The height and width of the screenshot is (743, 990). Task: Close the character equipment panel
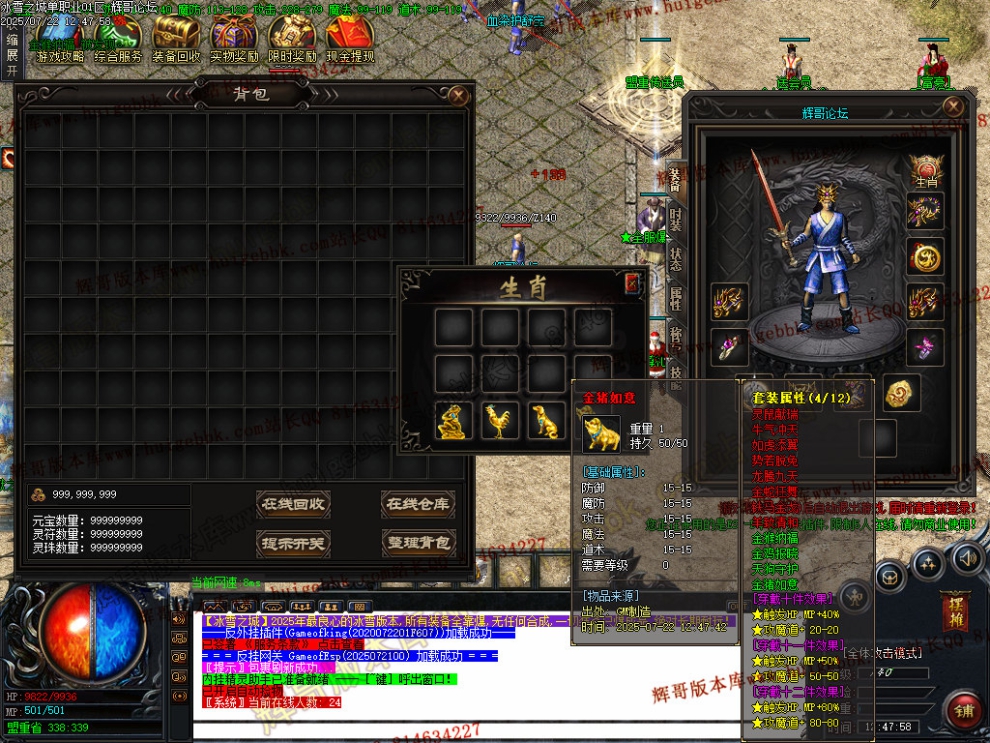954,107
